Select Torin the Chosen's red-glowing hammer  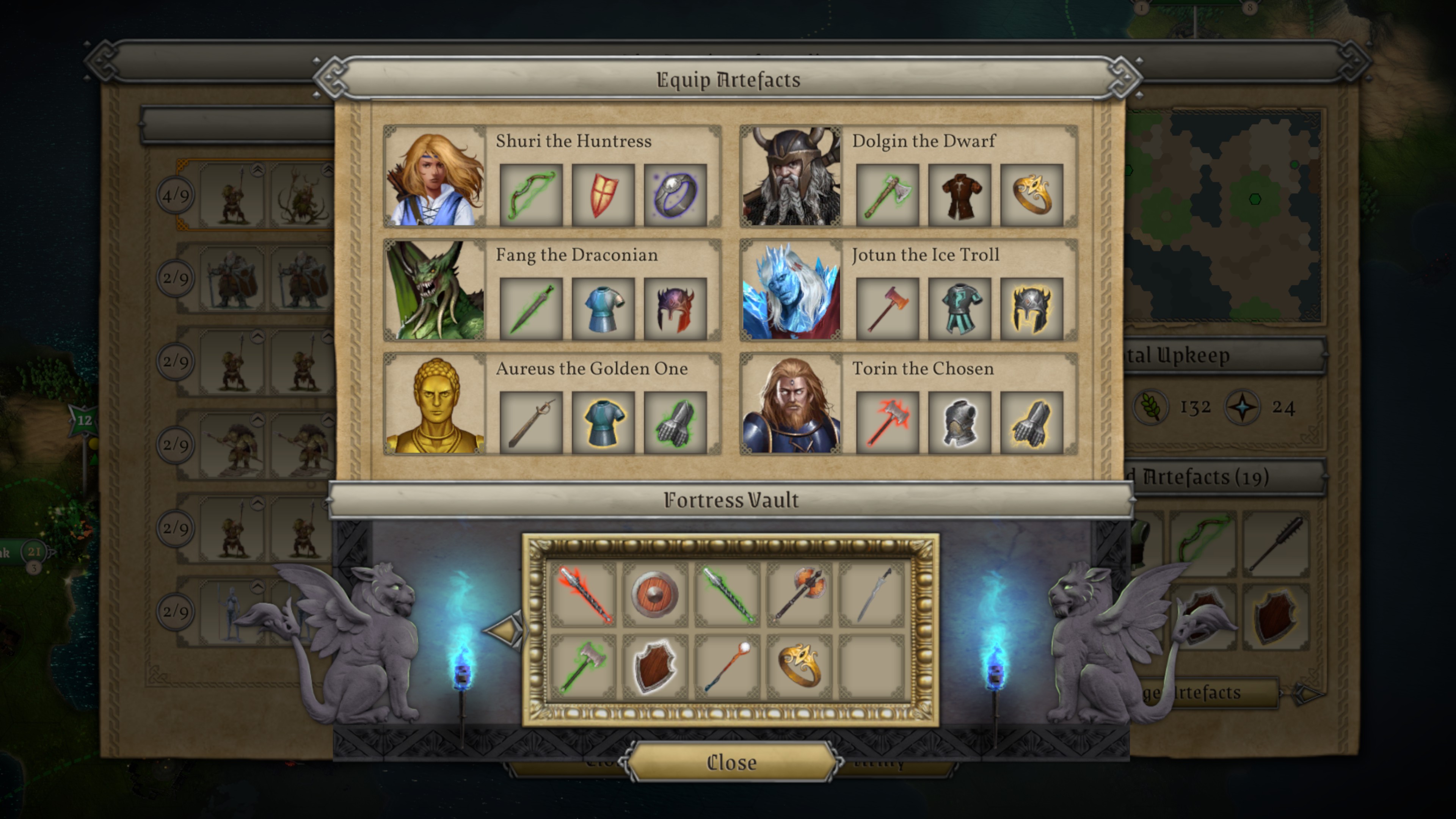click(887, 423)
